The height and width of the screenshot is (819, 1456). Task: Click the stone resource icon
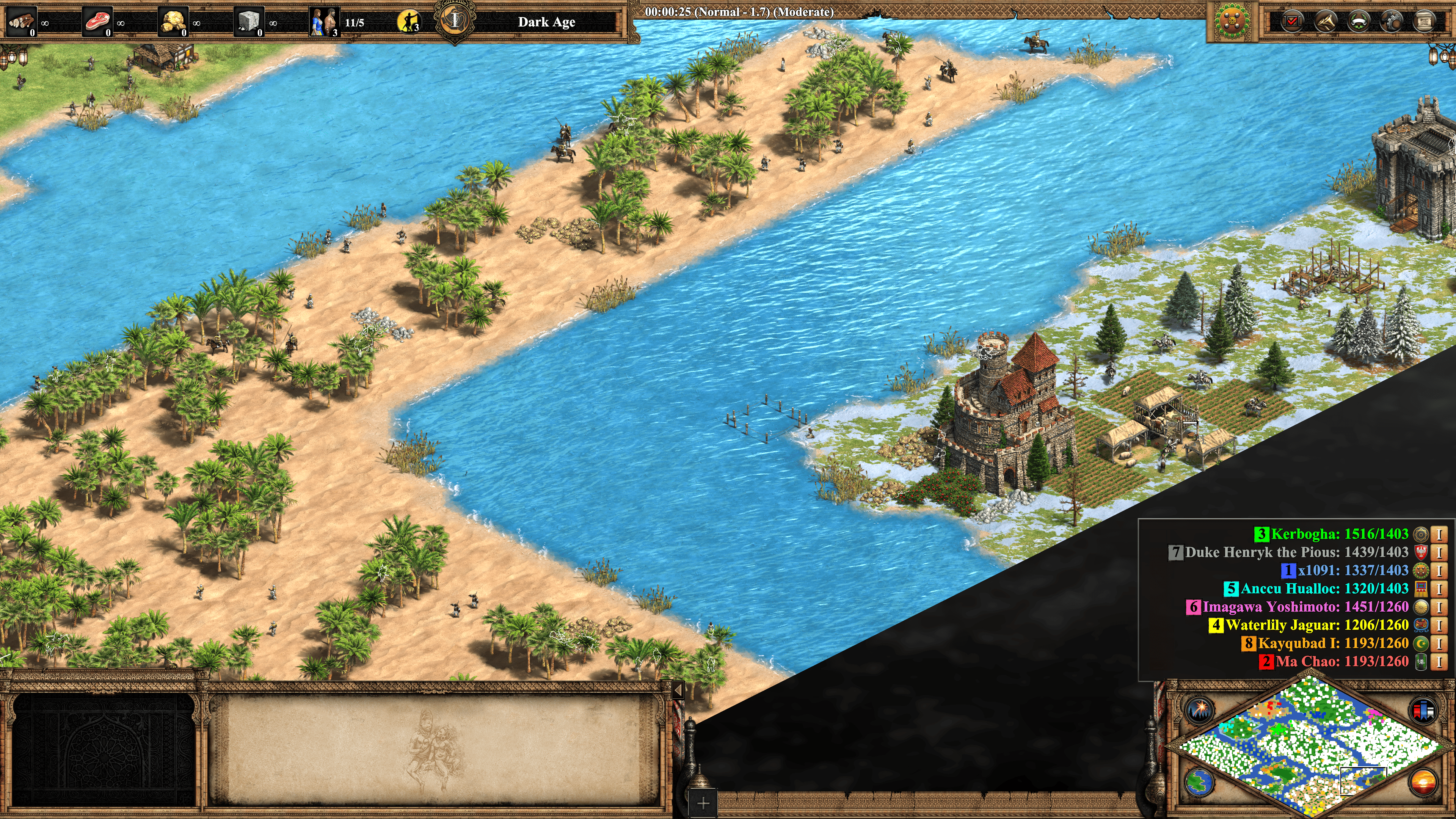[249, 22]
